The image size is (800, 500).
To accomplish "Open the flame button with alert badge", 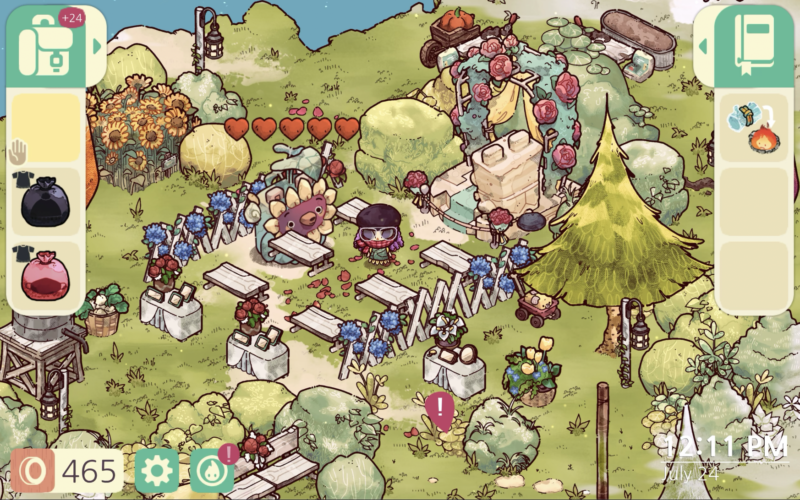I will click(x=212, y=470).
